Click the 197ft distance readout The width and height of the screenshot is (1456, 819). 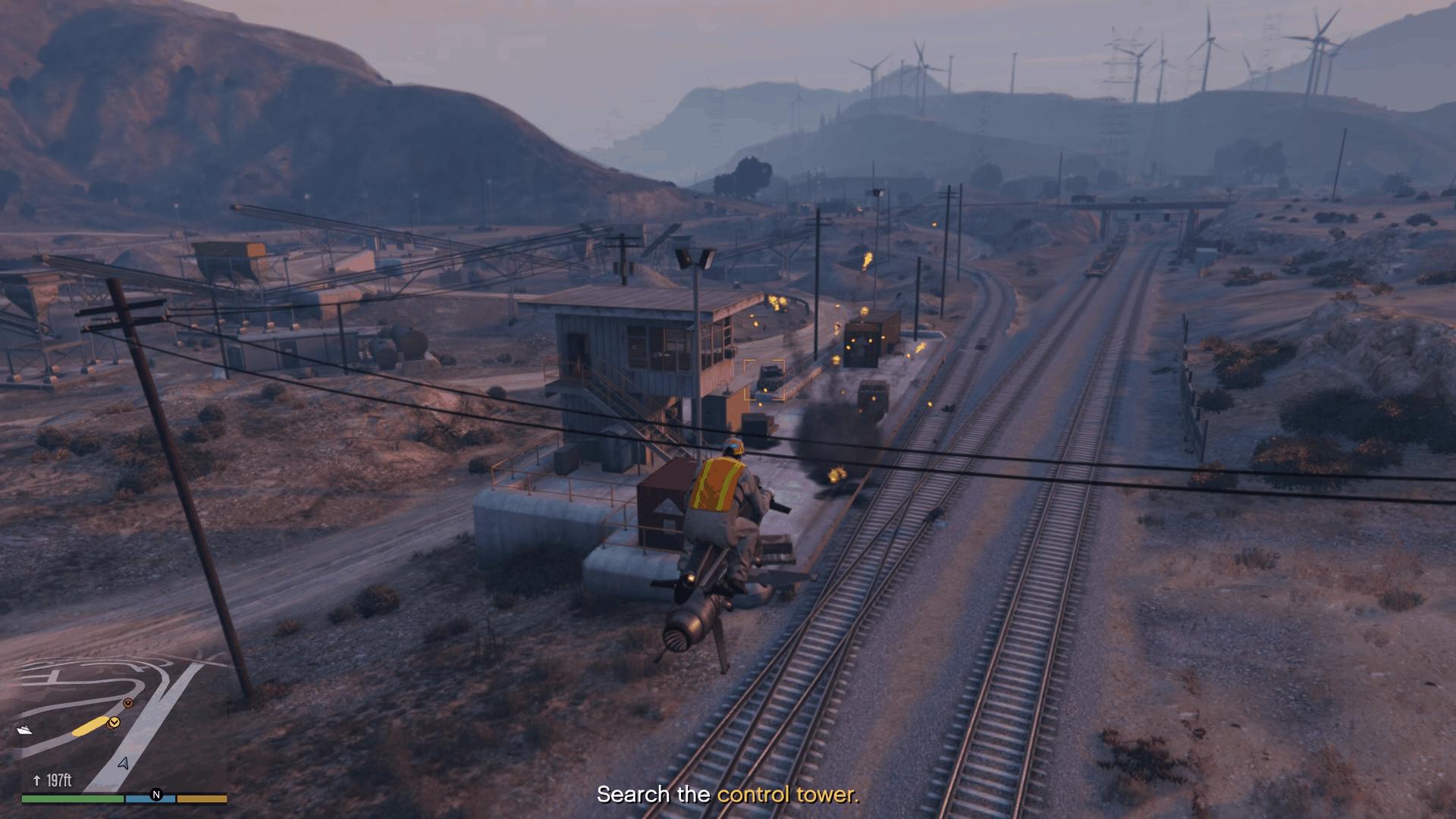tap(59, 780)
